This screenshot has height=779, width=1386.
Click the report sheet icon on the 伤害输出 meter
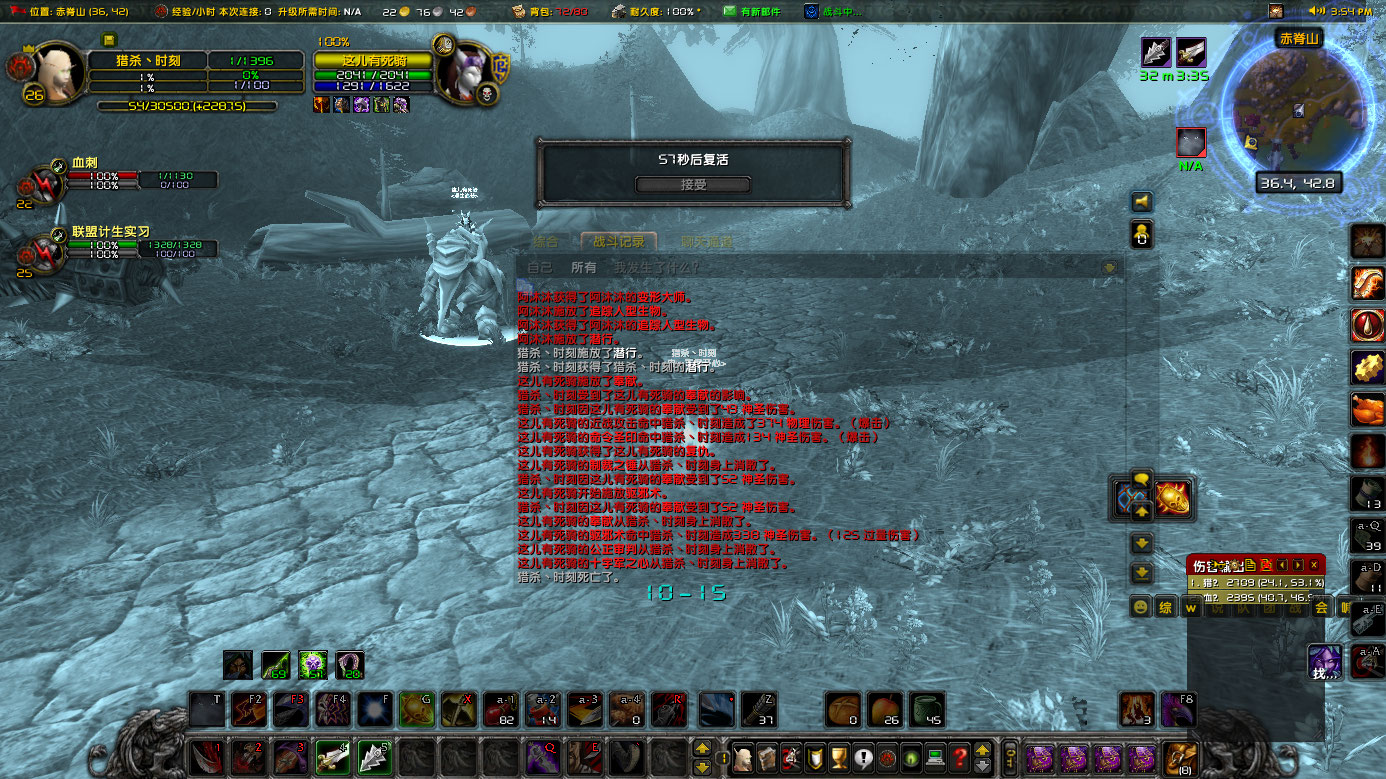coord(1251,565)
